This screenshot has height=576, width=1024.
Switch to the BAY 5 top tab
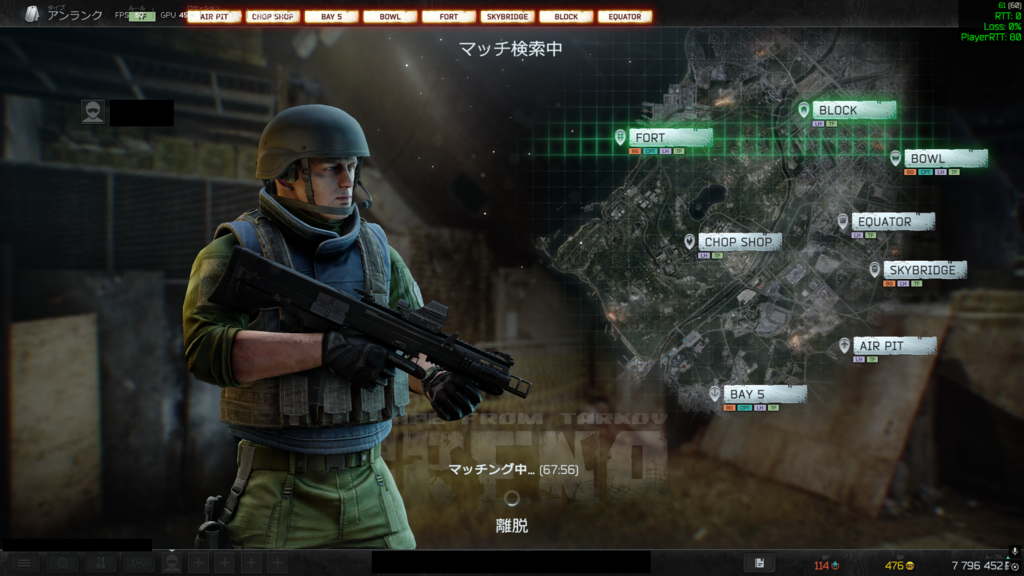pyautogui.click(x=331, y=17)
